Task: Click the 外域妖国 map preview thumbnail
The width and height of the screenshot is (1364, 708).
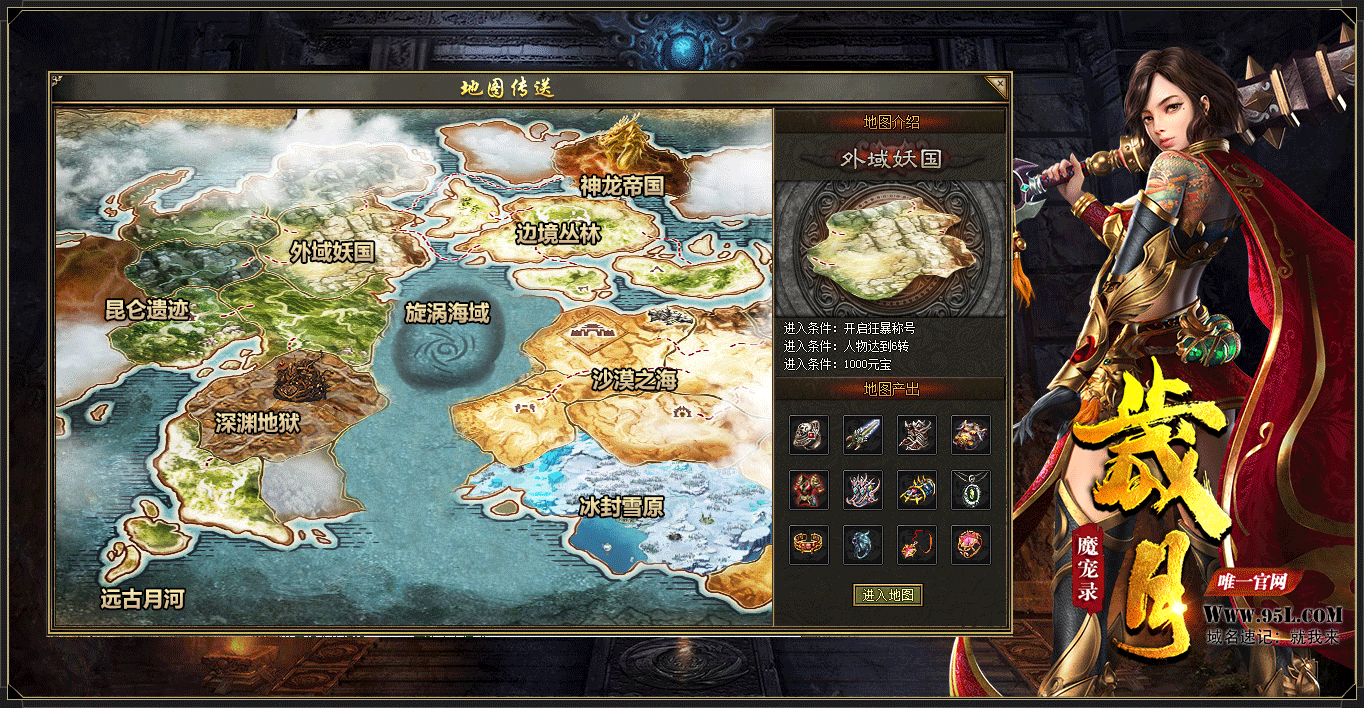Action: pyautogui.click(x=890, y=249)
